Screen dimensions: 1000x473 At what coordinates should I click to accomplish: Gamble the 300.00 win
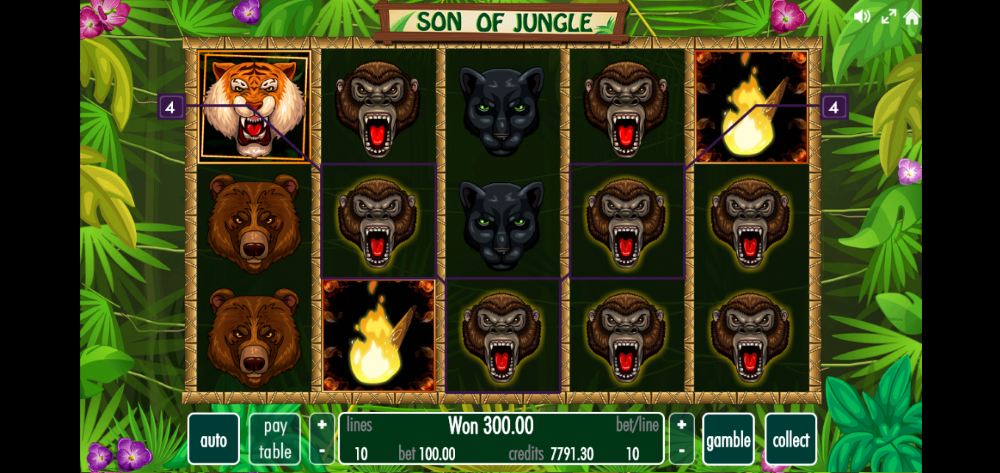[728, 440]
